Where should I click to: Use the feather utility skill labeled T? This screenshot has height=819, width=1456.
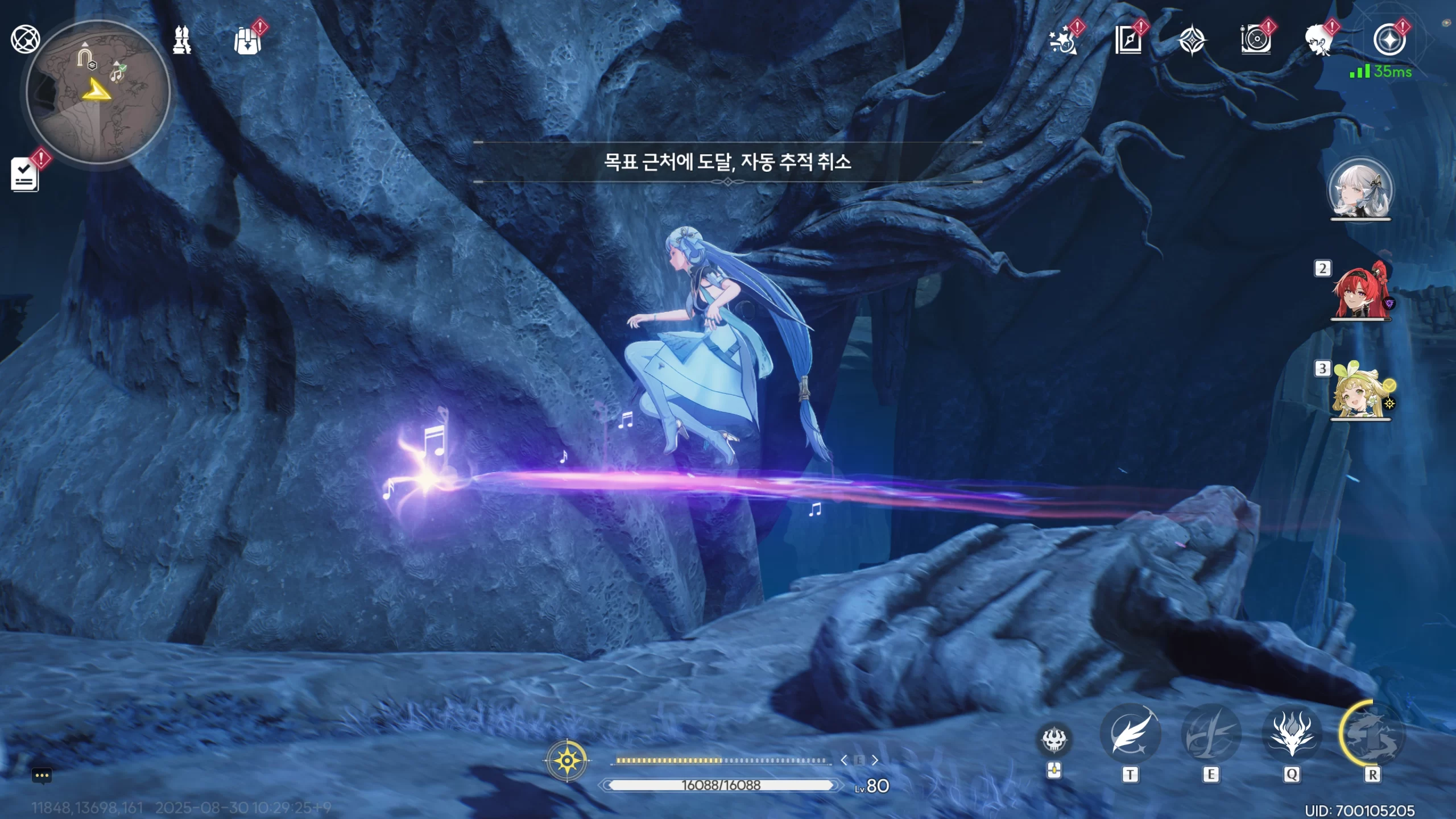tap(1130, 735)
